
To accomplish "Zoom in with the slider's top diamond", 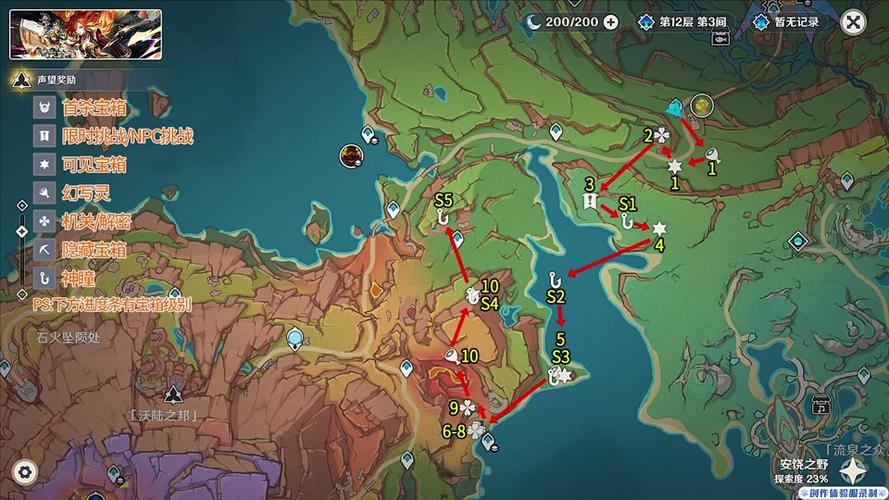I will coord(22,205).
